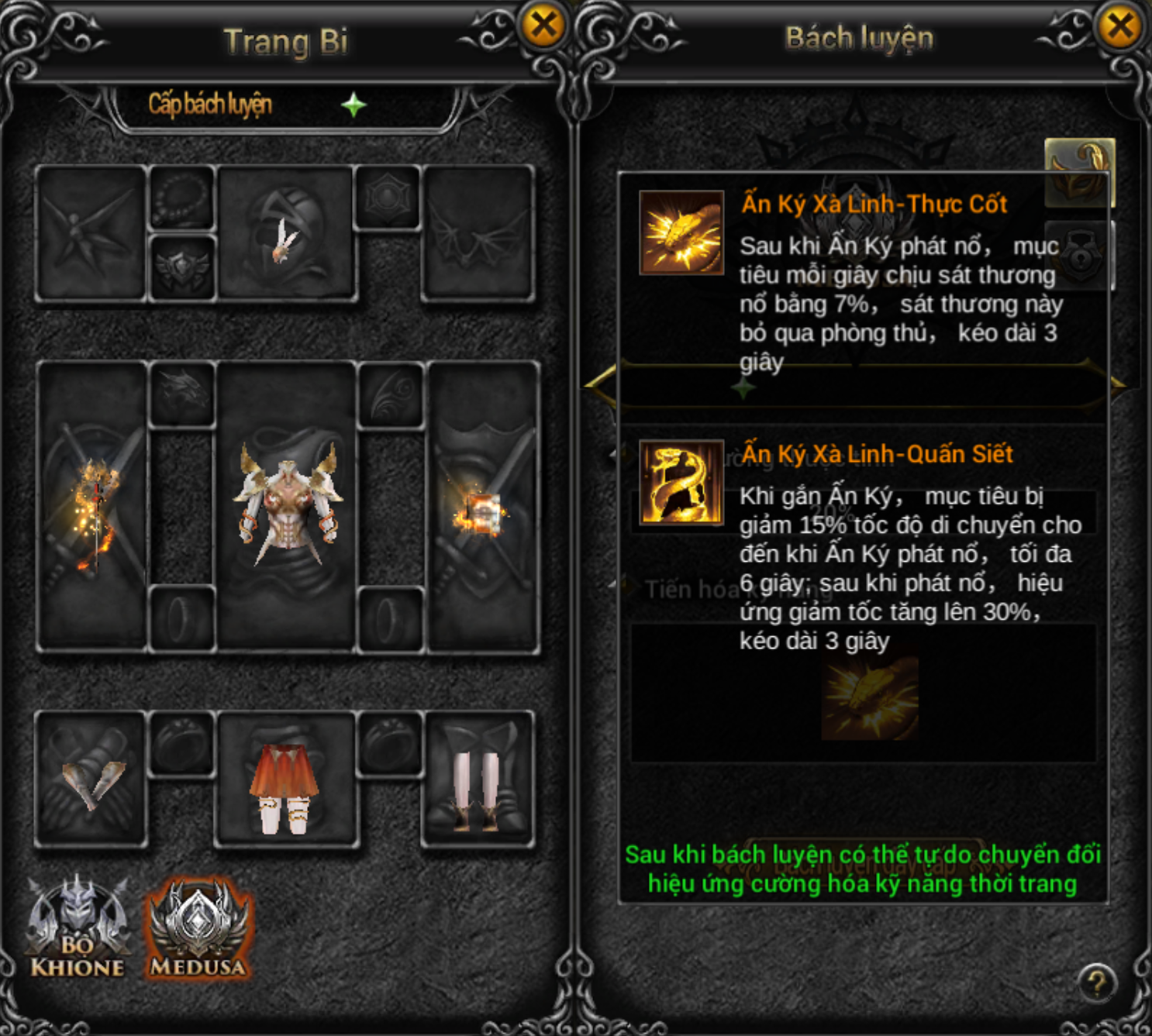Select Ấn Ký Xà Linh-Quấn Siết skill icon

[x=681, y=482]
